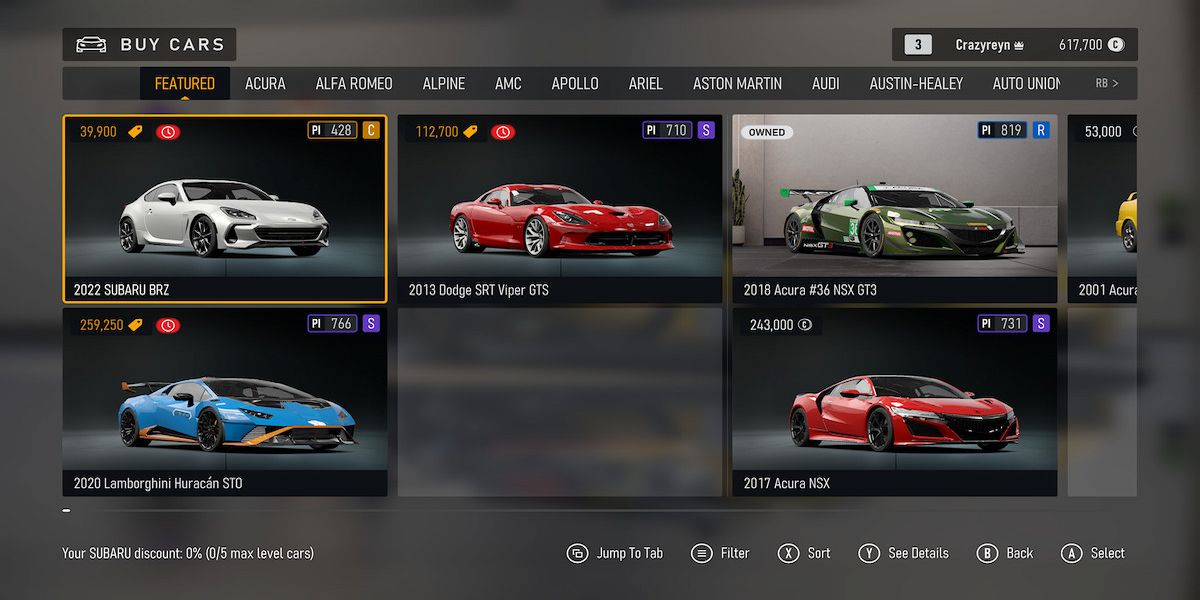Select the 2022 Subaru BRZ car tile
The height and width of the screenshot is (600, 1200).
225,208
